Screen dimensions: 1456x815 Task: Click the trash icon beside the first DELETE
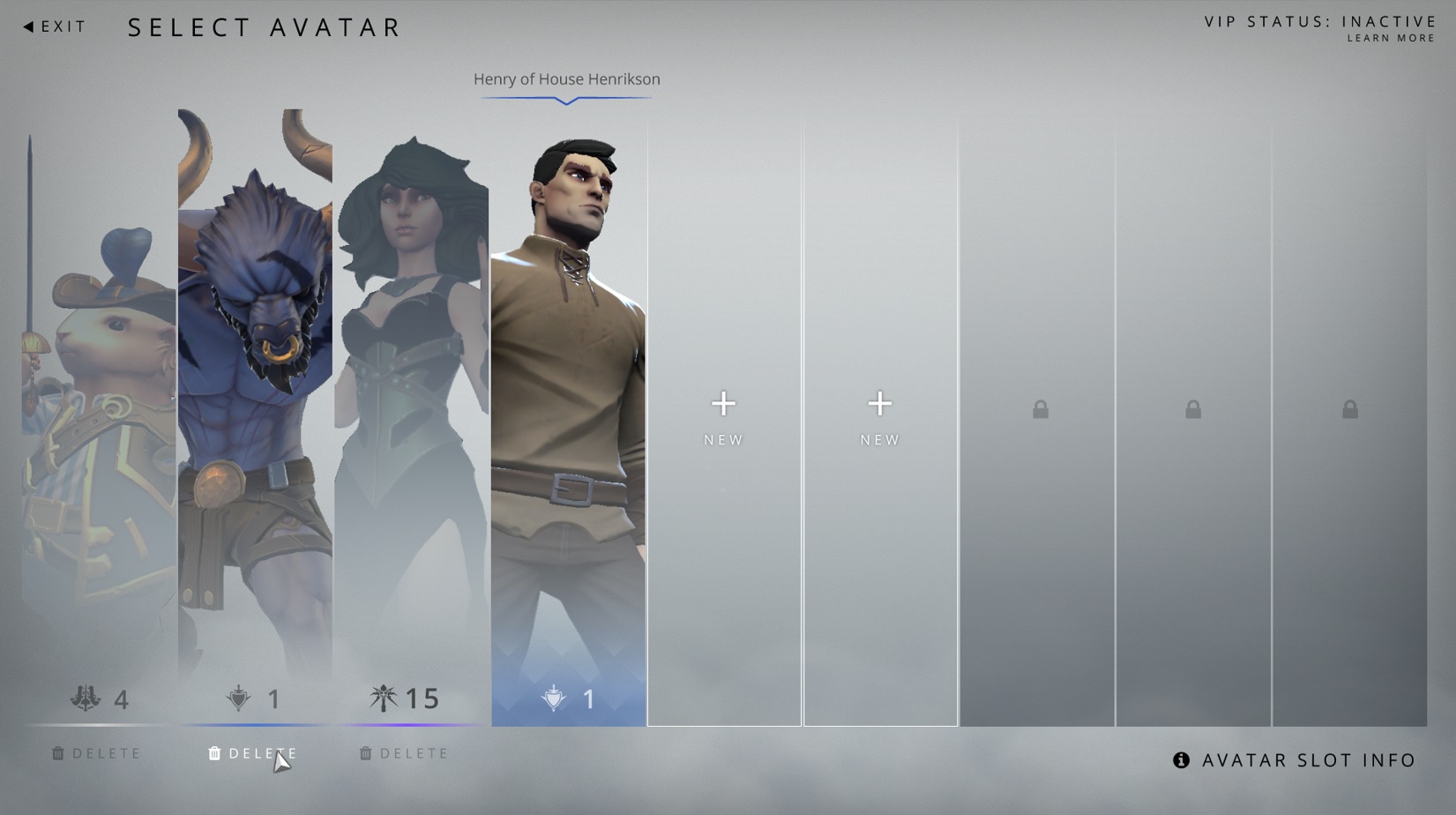click(x=59, y=753)
